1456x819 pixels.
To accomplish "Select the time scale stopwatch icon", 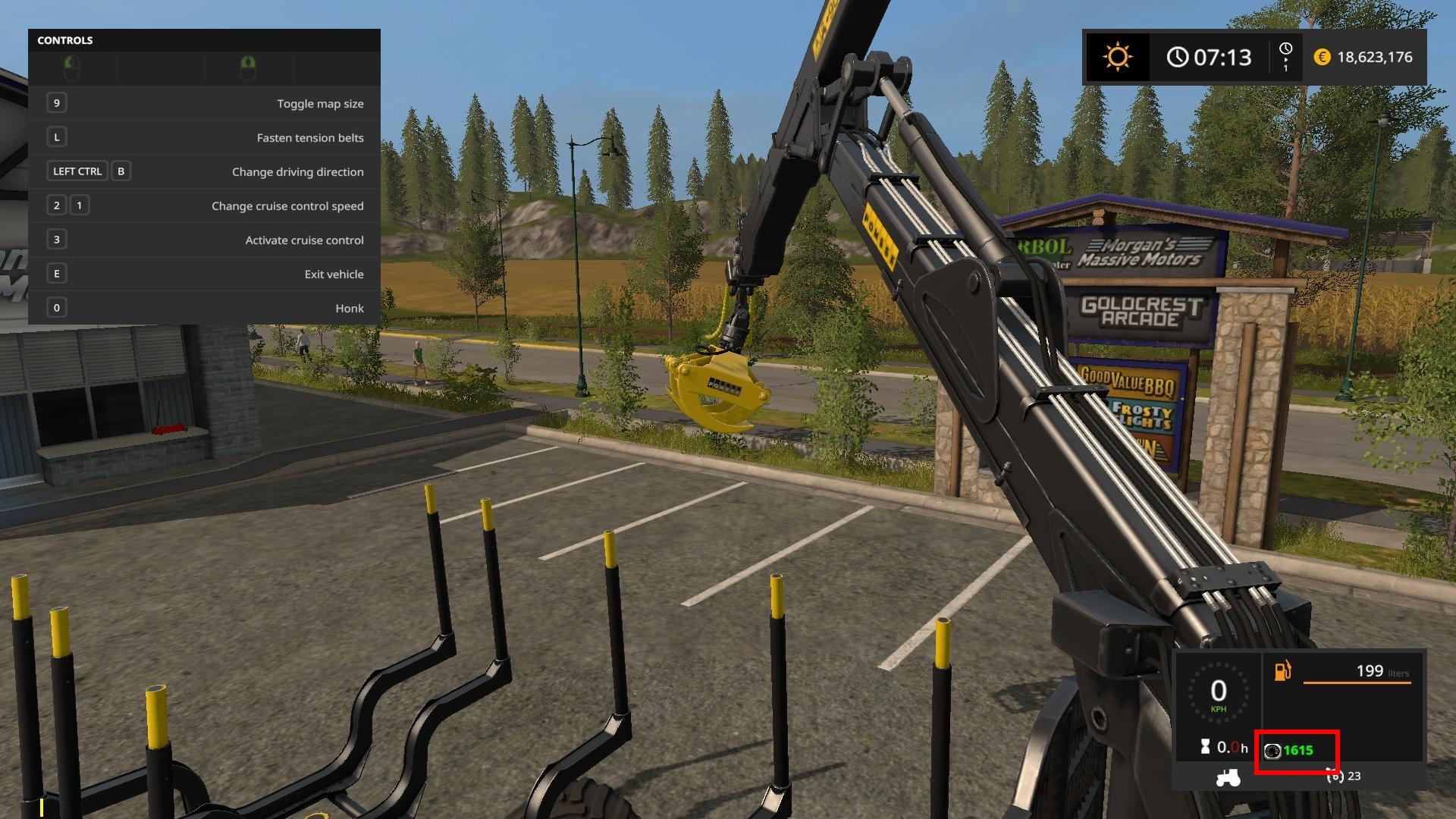I will 1285,50.
